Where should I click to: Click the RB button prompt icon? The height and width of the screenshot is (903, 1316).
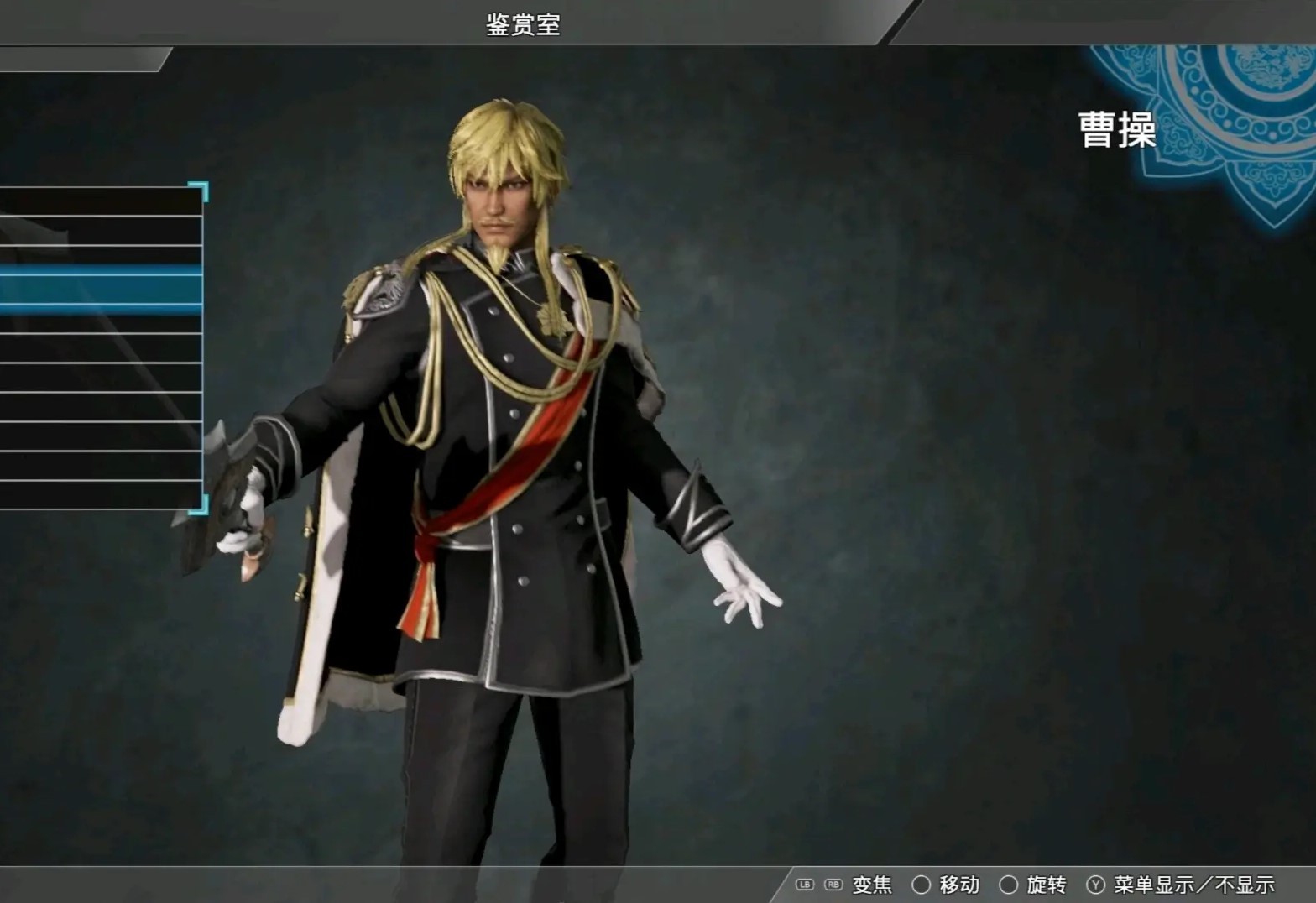click(x=832, y=885)
